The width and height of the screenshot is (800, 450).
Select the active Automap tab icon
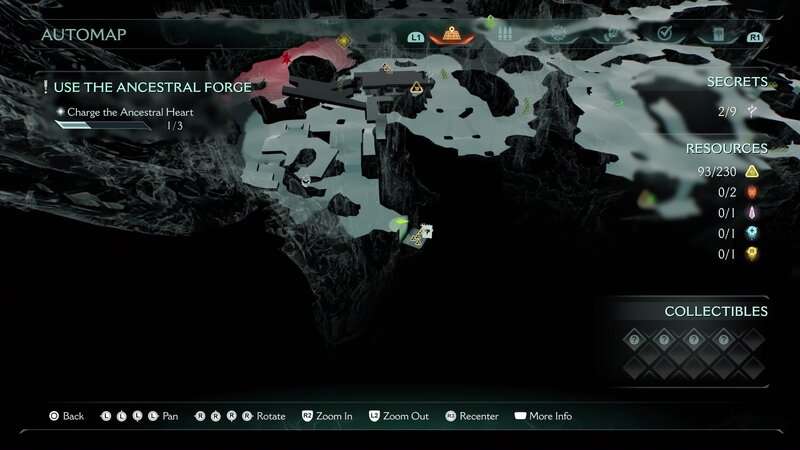click(x=452, y=35)
